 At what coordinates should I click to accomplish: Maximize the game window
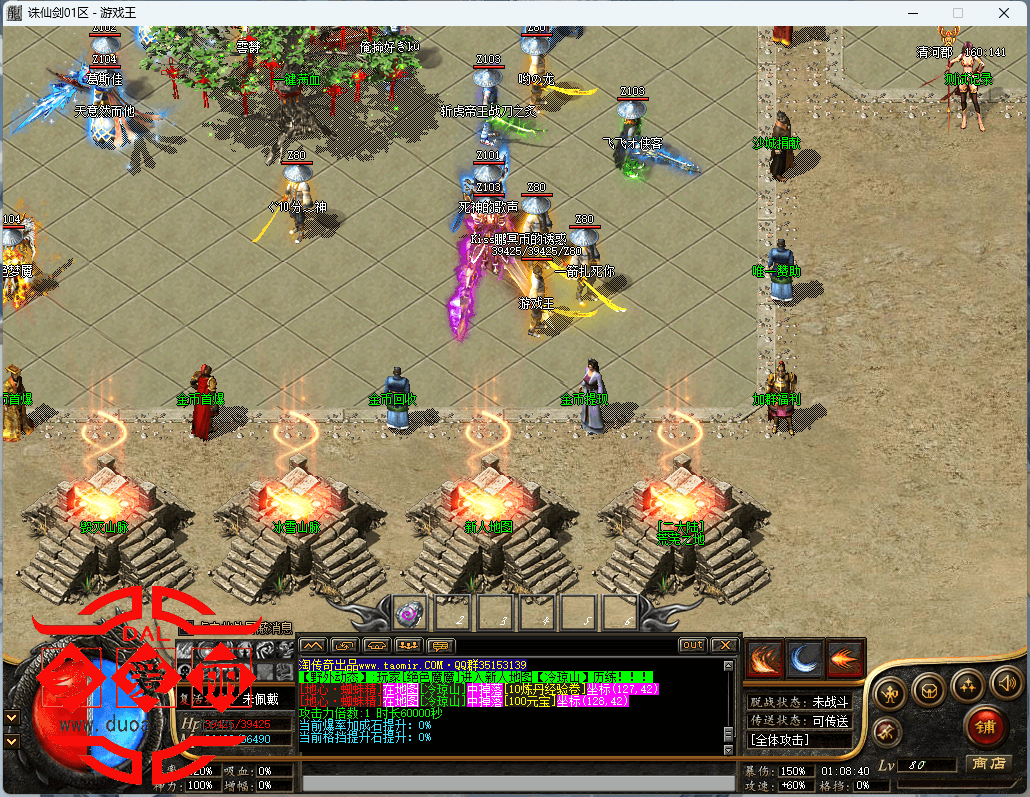click(x=957, y=13)
